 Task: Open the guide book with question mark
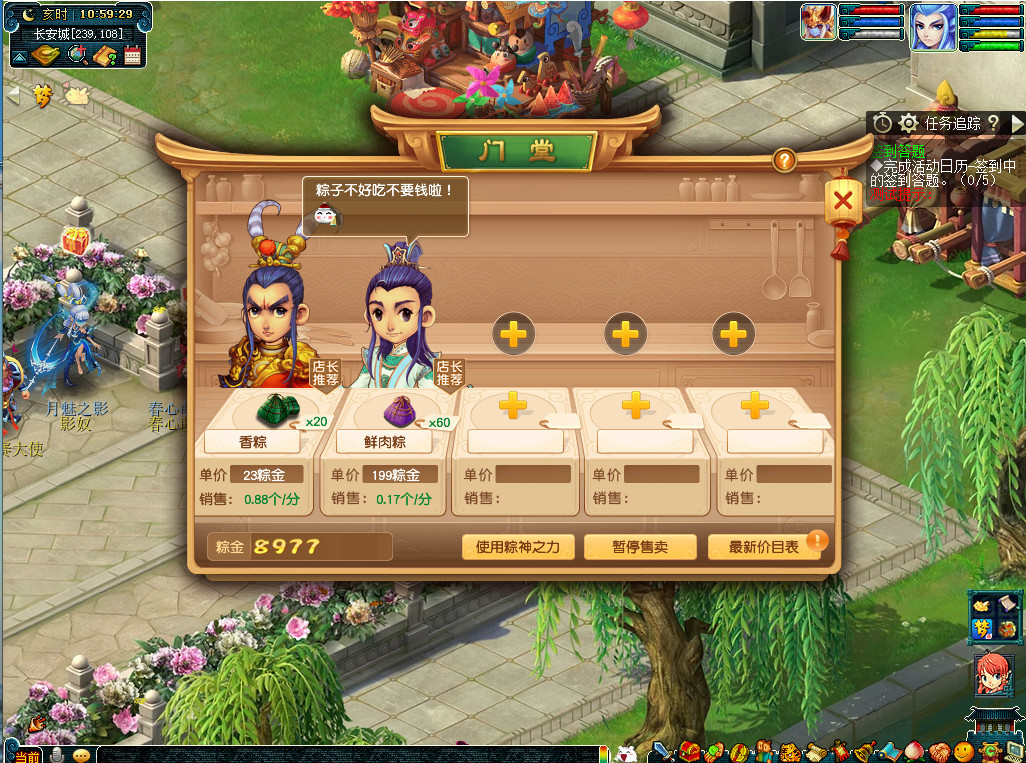click(x=106, y=56)
